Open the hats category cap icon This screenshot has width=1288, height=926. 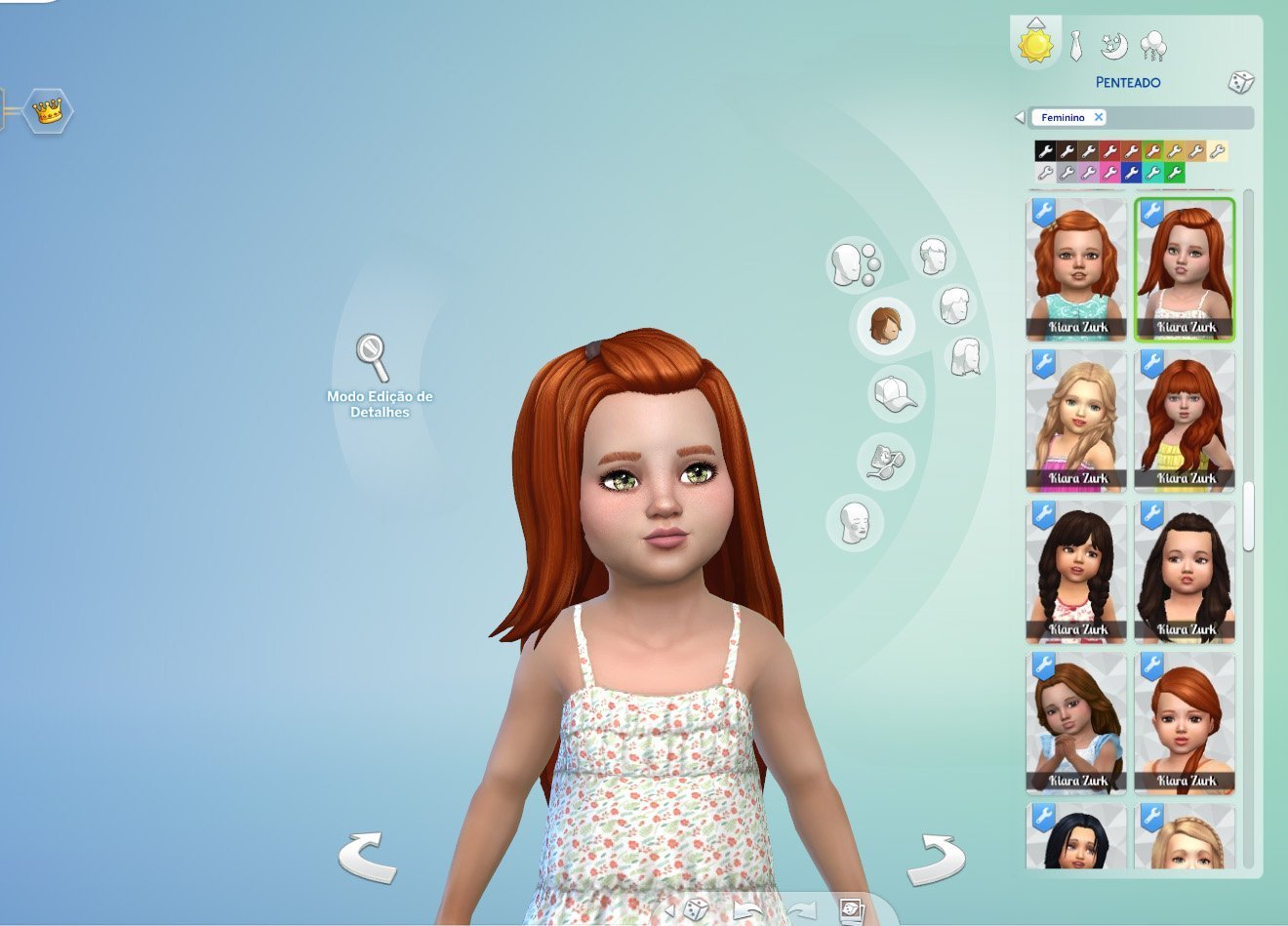895,393
